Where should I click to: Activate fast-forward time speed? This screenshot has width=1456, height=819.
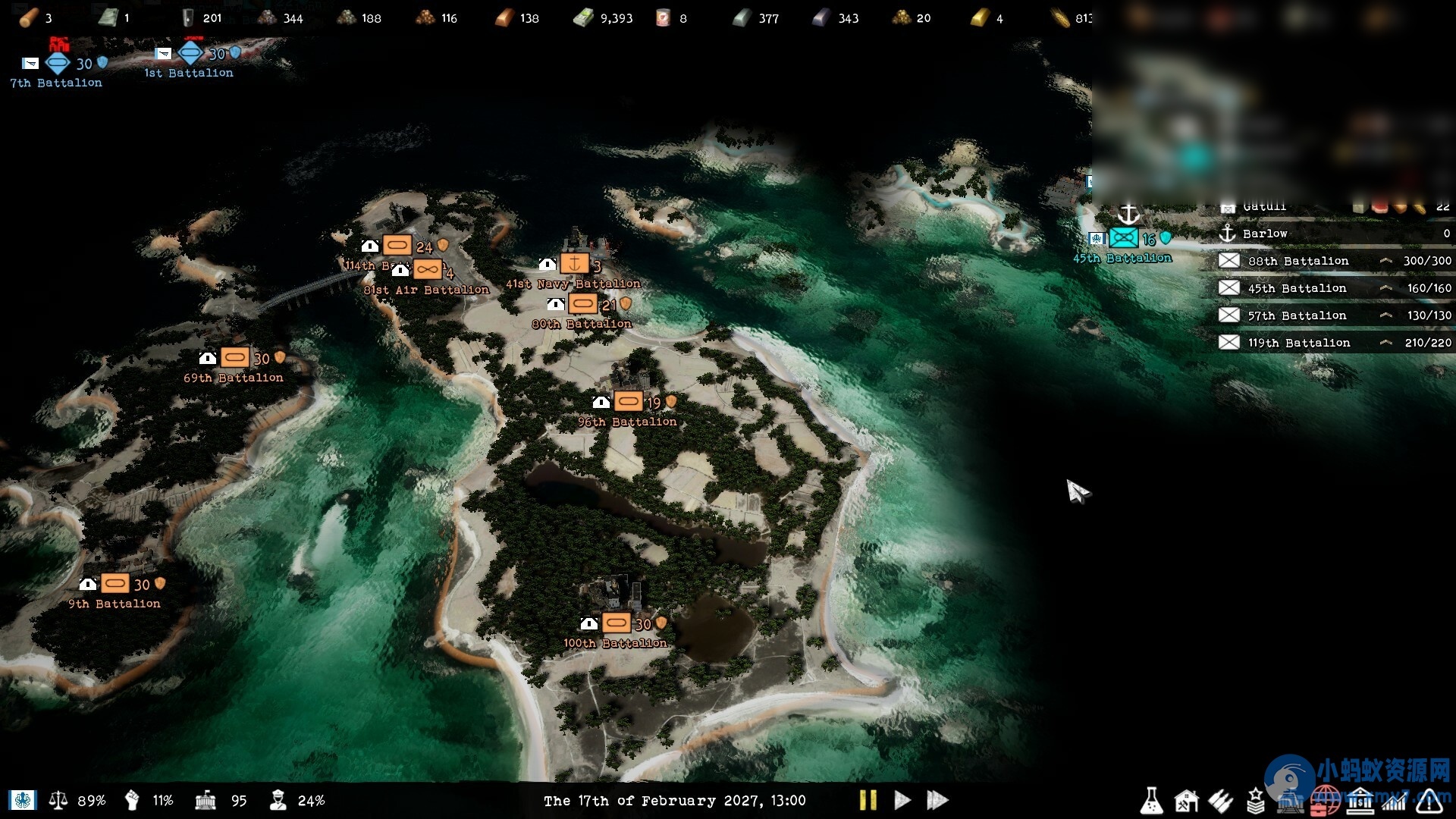point(937,800)
